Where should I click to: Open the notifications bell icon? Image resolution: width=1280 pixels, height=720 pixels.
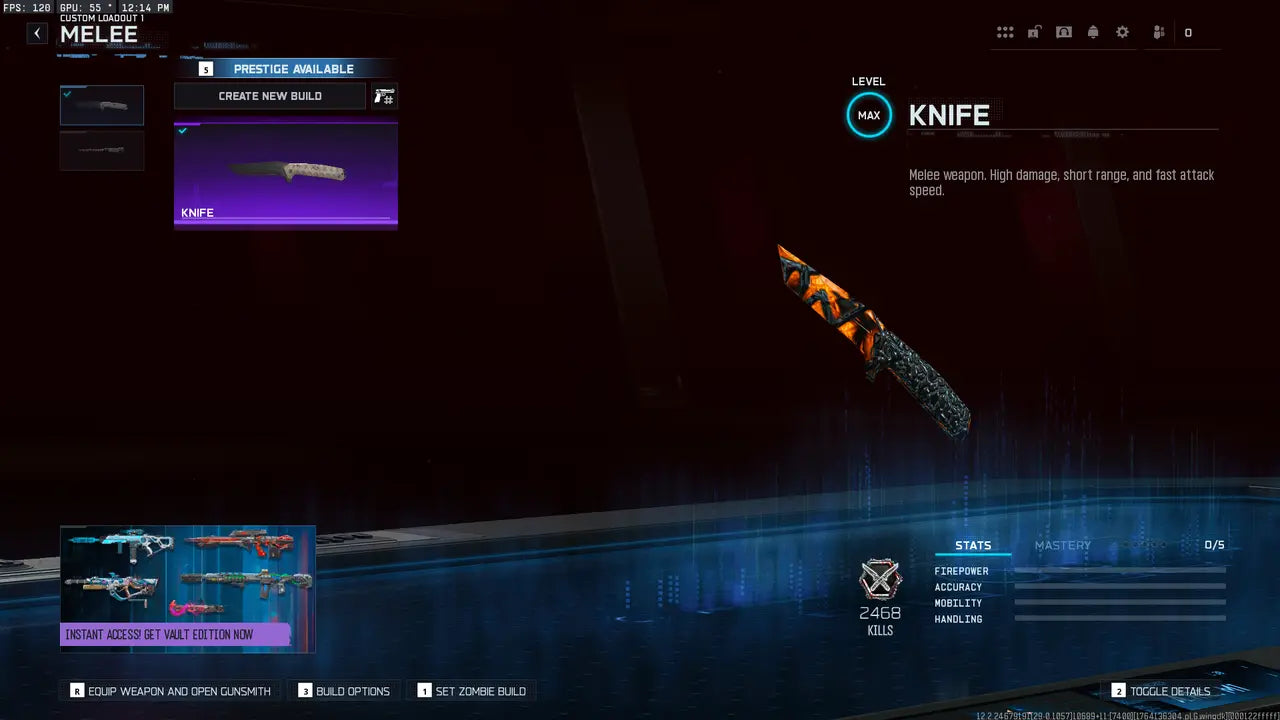1093,31
